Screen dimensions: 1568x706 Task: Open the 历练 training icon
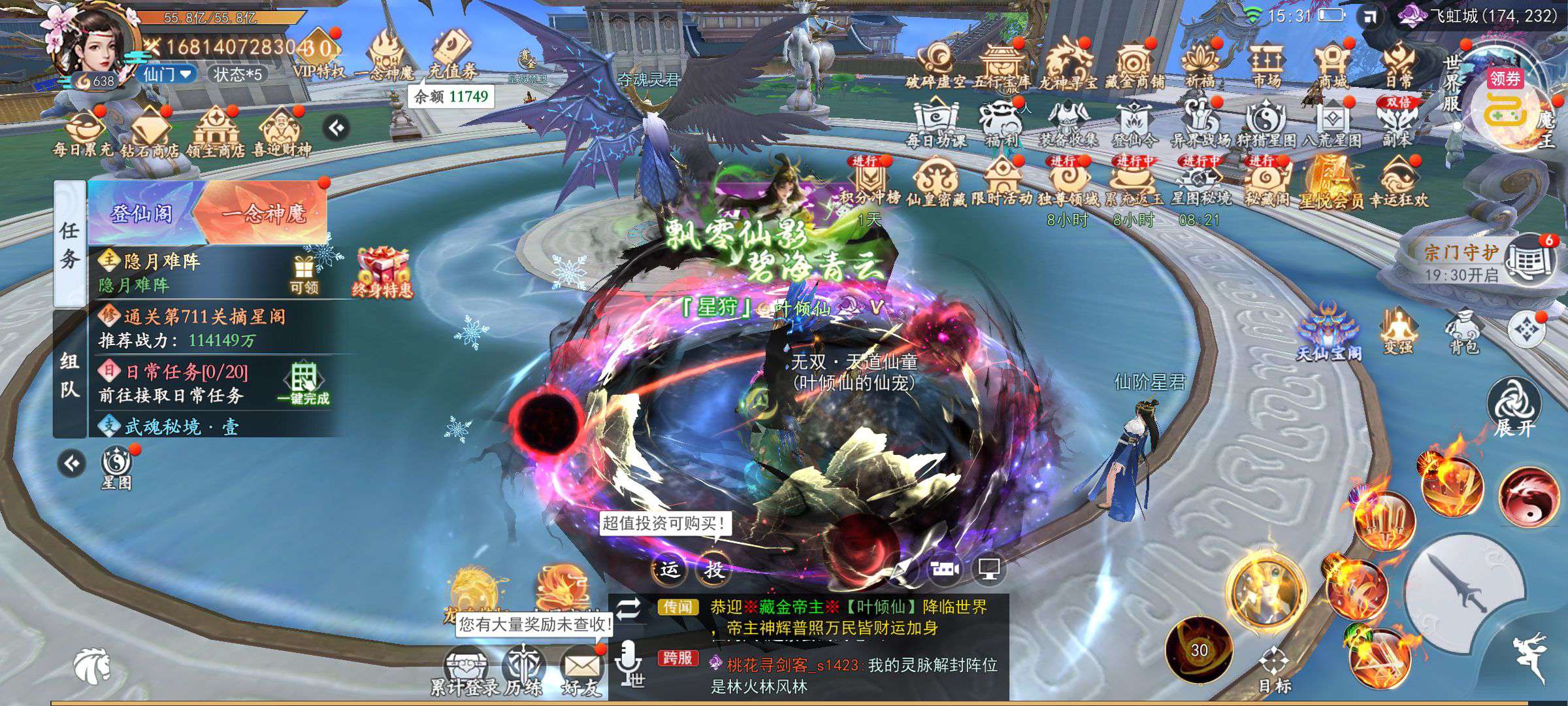pos(523,669)
